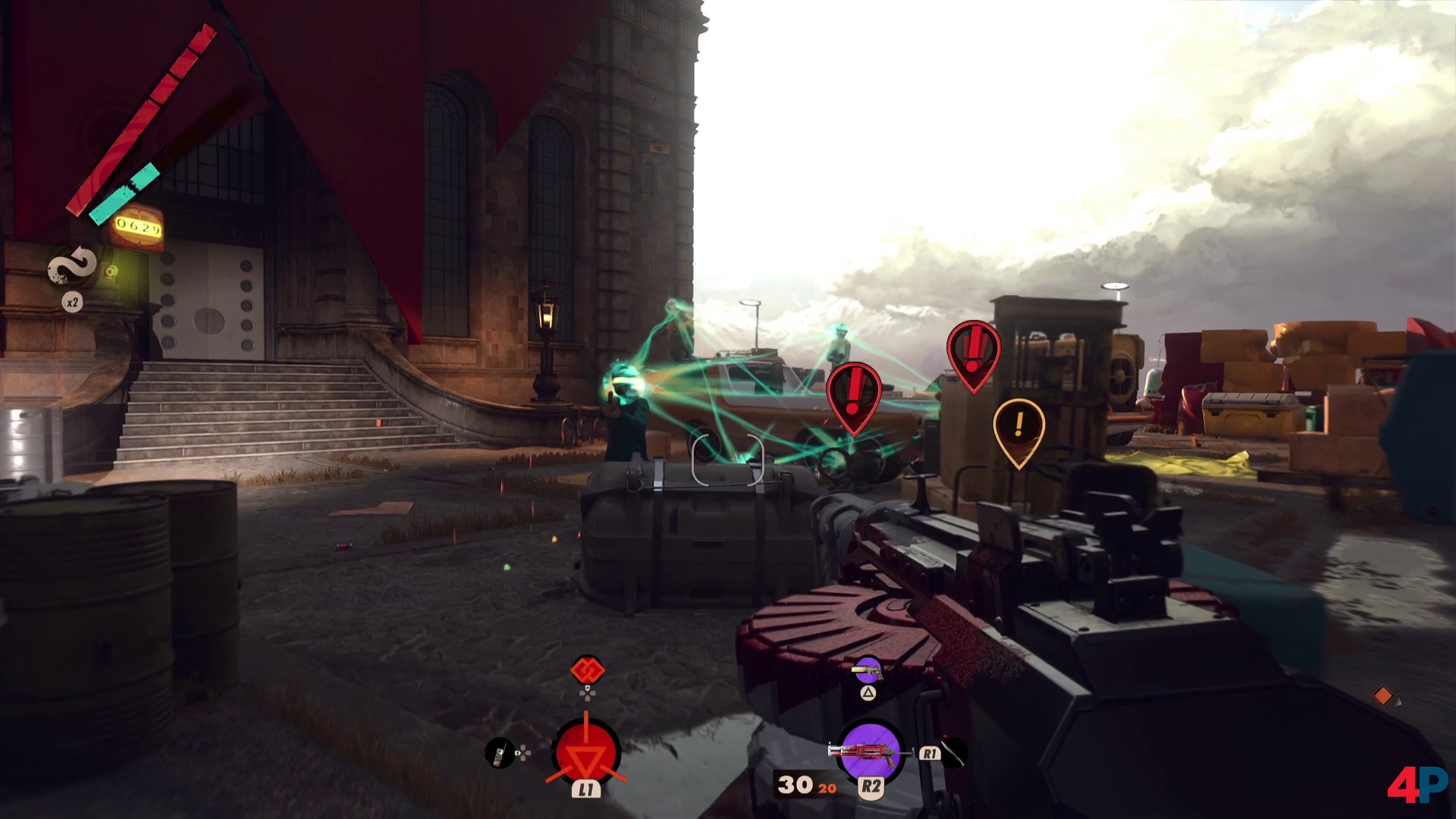The width and height of the screenshot is (1456, 819).
Task: Activate the red triangle slab ability
Action: pyautogui.click(x=586, y=753)
